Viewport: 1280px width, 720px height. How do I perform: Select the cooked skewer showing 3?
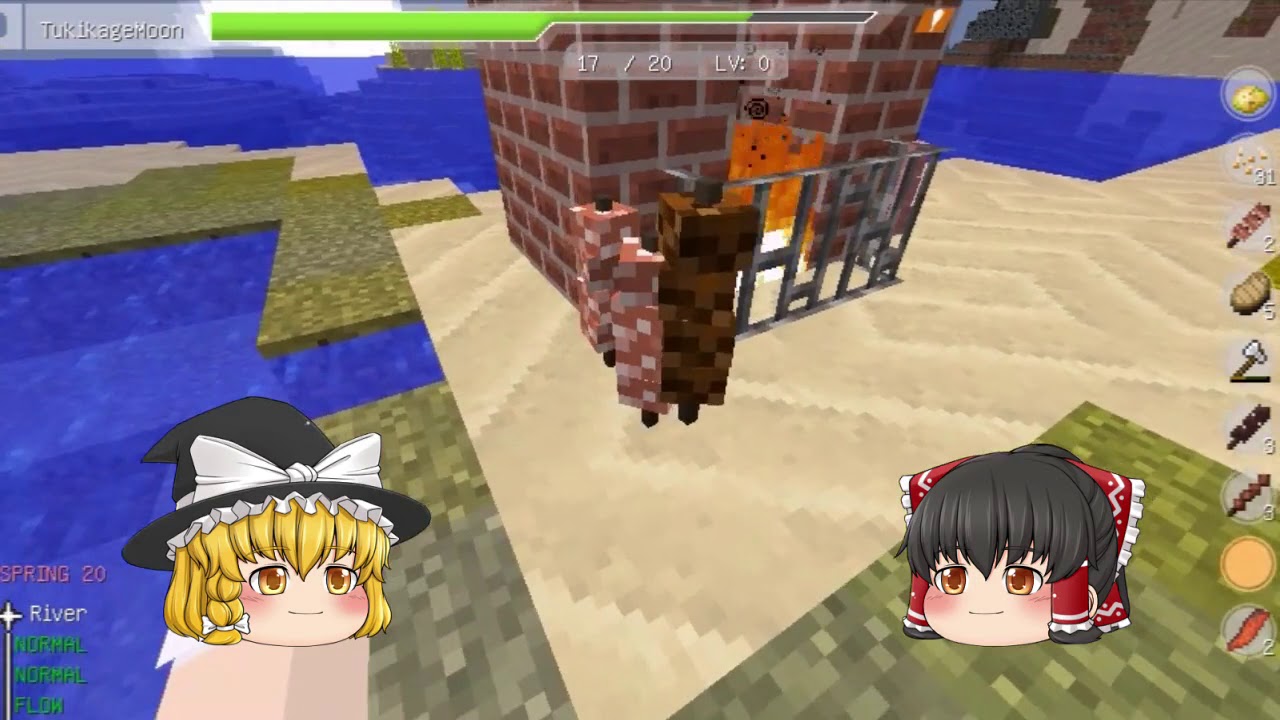1246,494
